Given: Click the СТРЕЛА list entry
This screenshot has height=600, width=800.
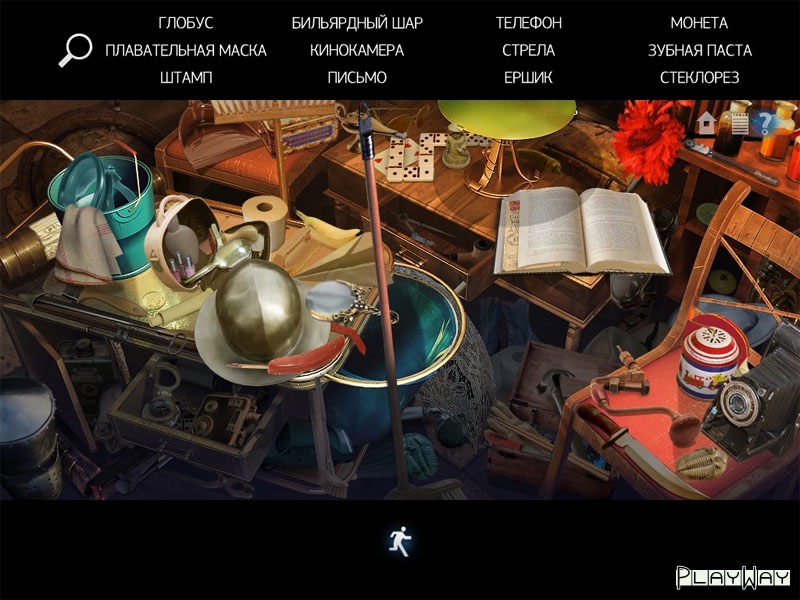Looking at the screenshot, I should (x=529, y=50).
